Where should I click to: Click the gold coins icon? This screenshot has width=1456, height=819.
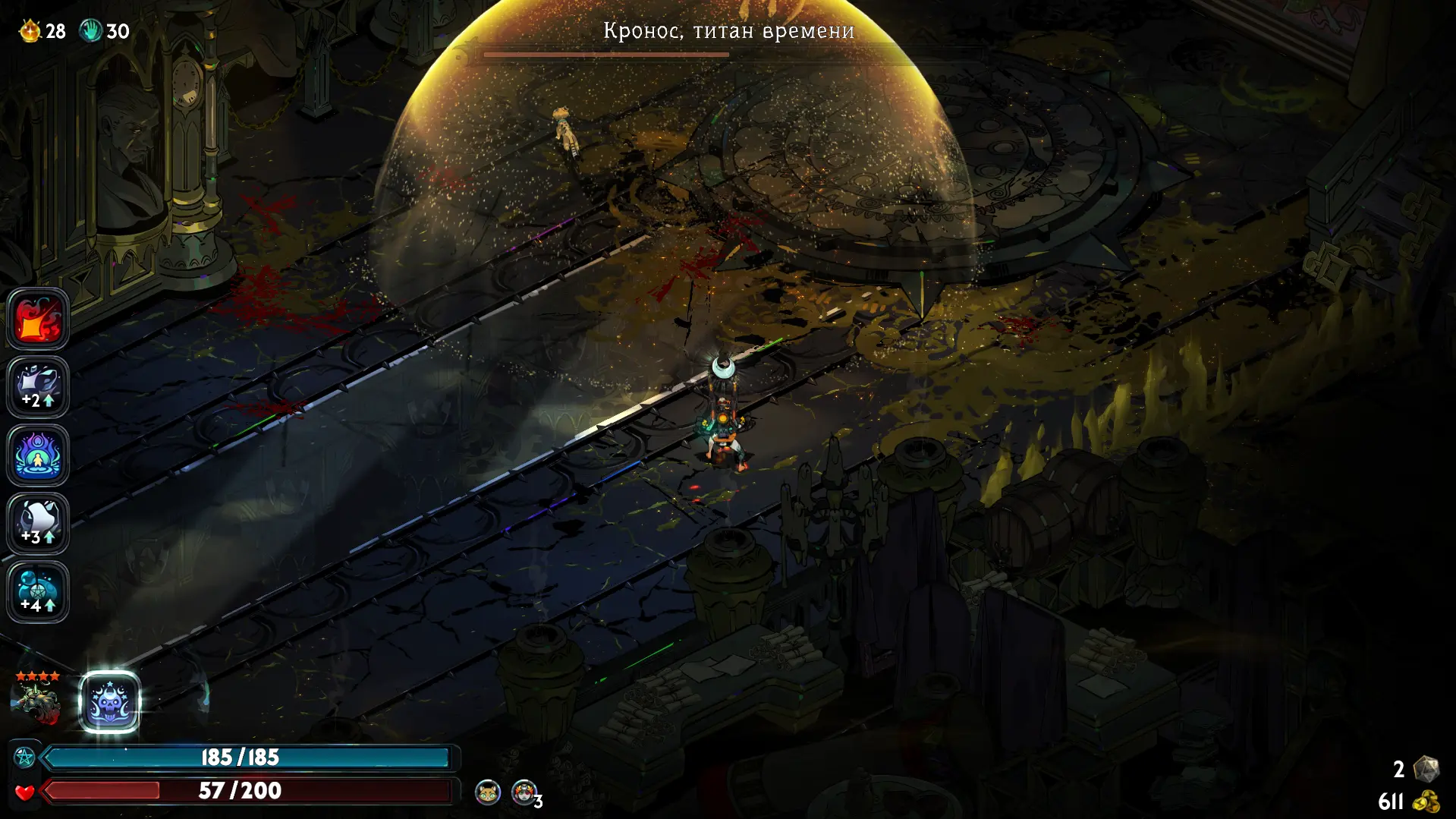pyautogui.click(x=1426, y=802)
